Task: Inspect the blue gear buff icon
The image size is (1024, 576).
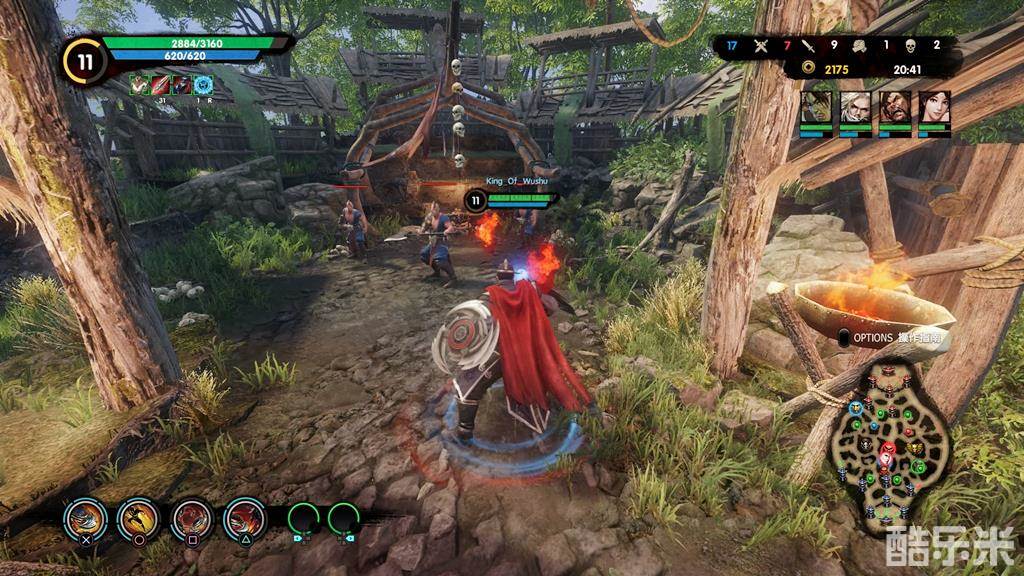Action: pos(203,86)
